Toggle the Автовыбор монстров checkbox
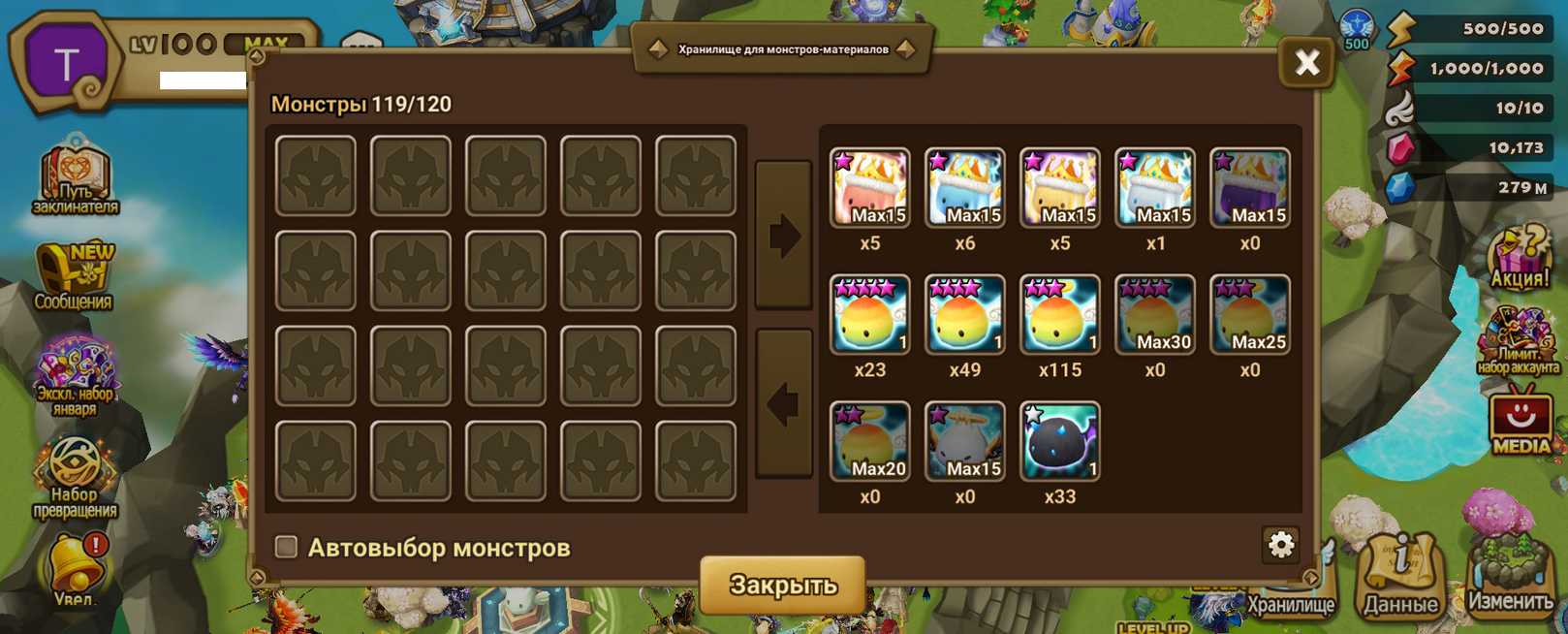The width and height of the screenshot is (1568, 634). pos(286,547)
